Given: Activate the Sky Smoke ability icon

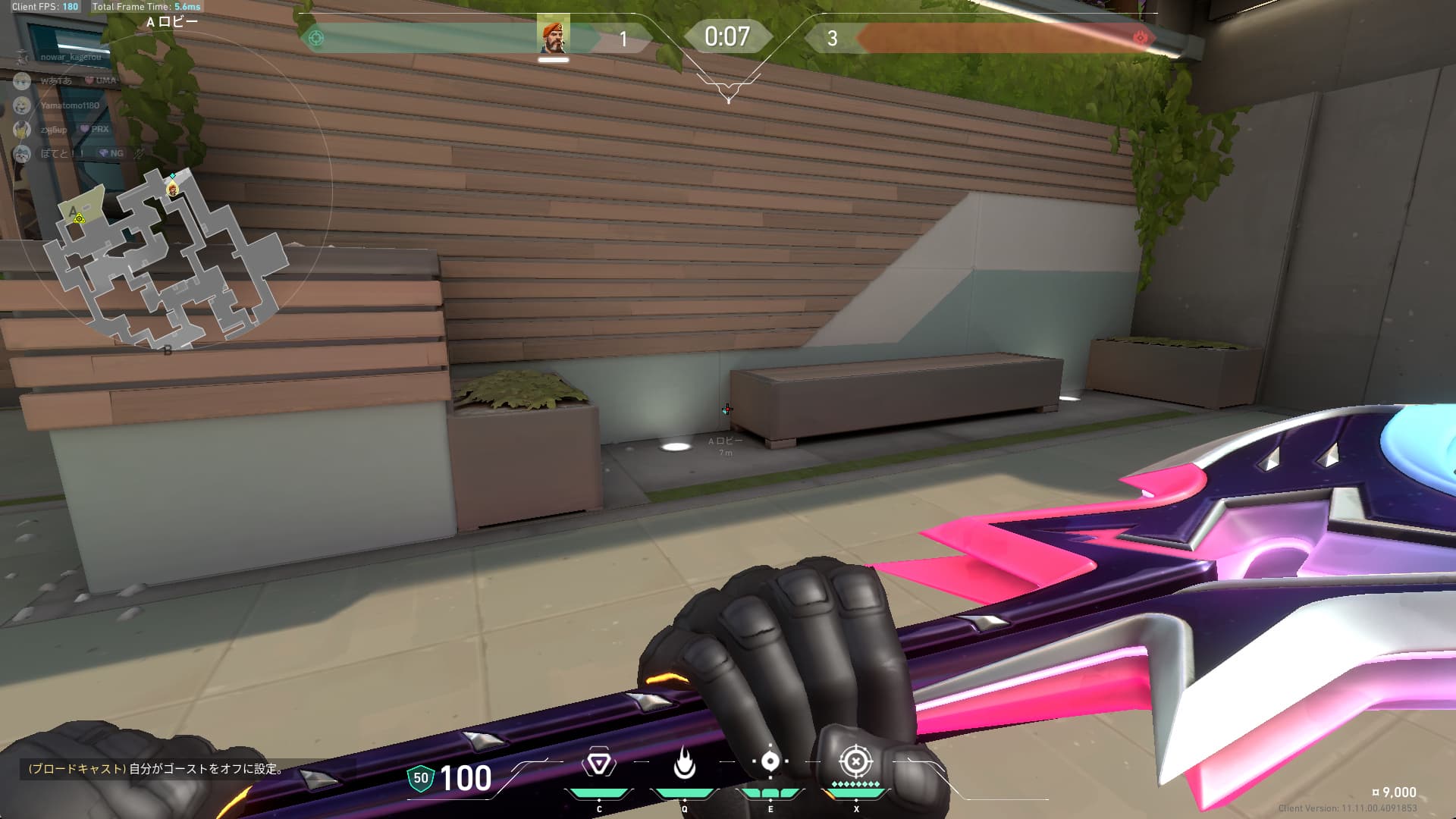Looking at the screenshot, I should click(770, 761).
